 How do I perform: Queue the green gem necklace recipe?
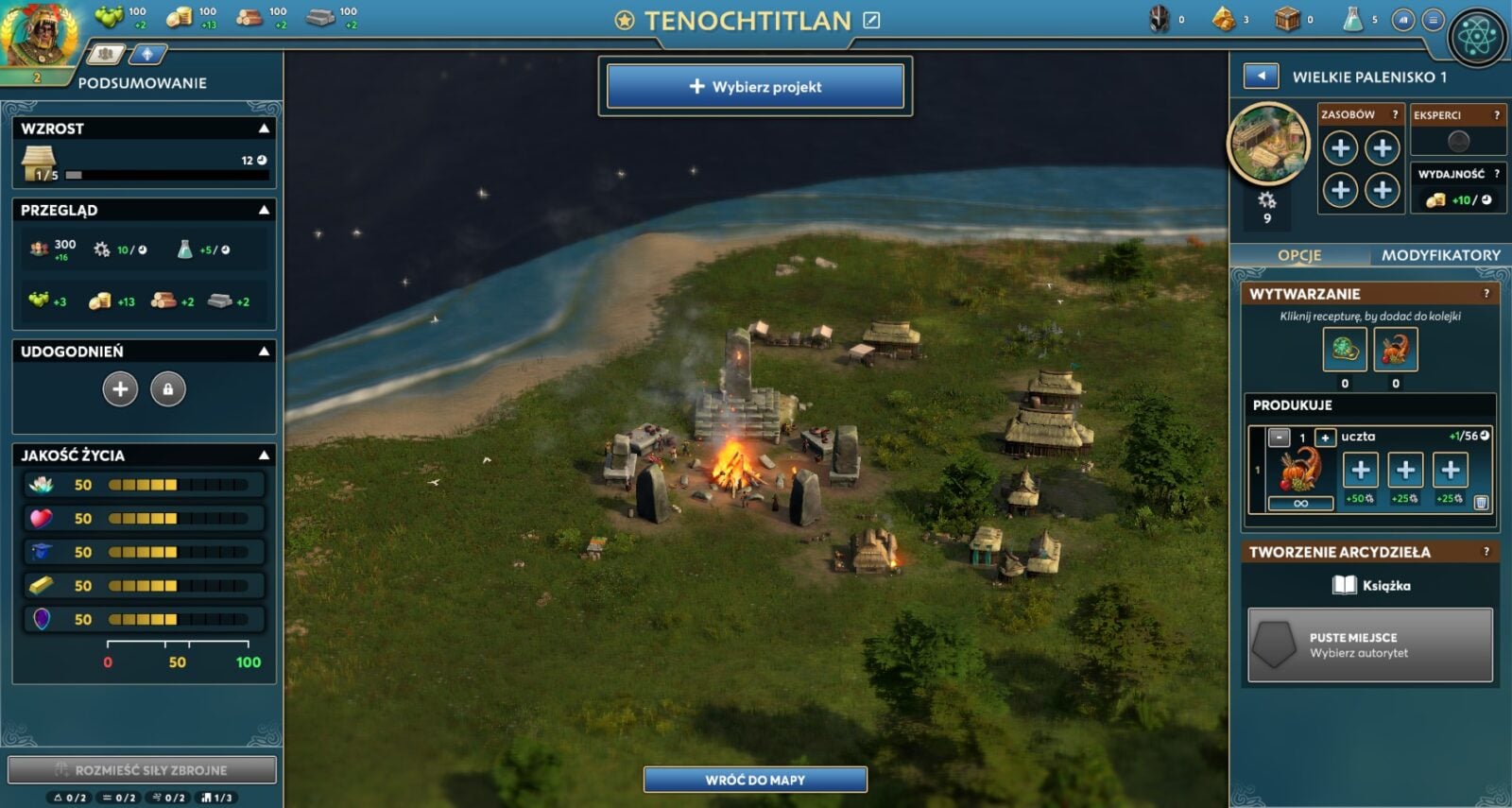[1344, 351]
